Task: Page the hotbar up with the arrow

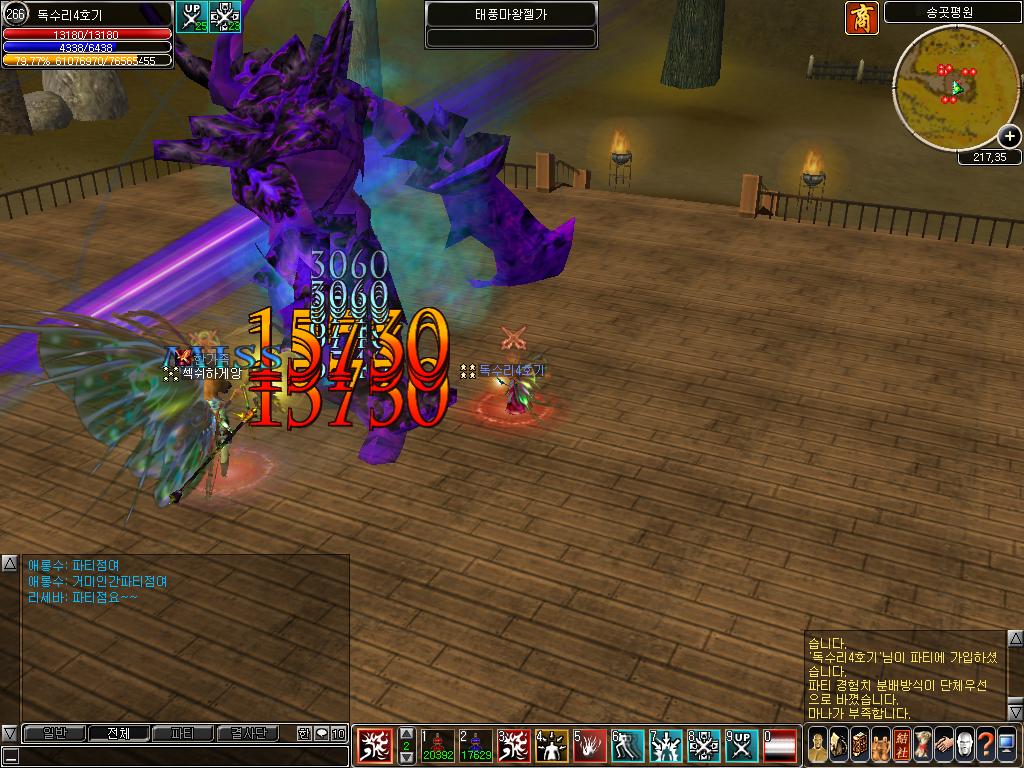Action: pyautogui.click(x=407, y=733)
